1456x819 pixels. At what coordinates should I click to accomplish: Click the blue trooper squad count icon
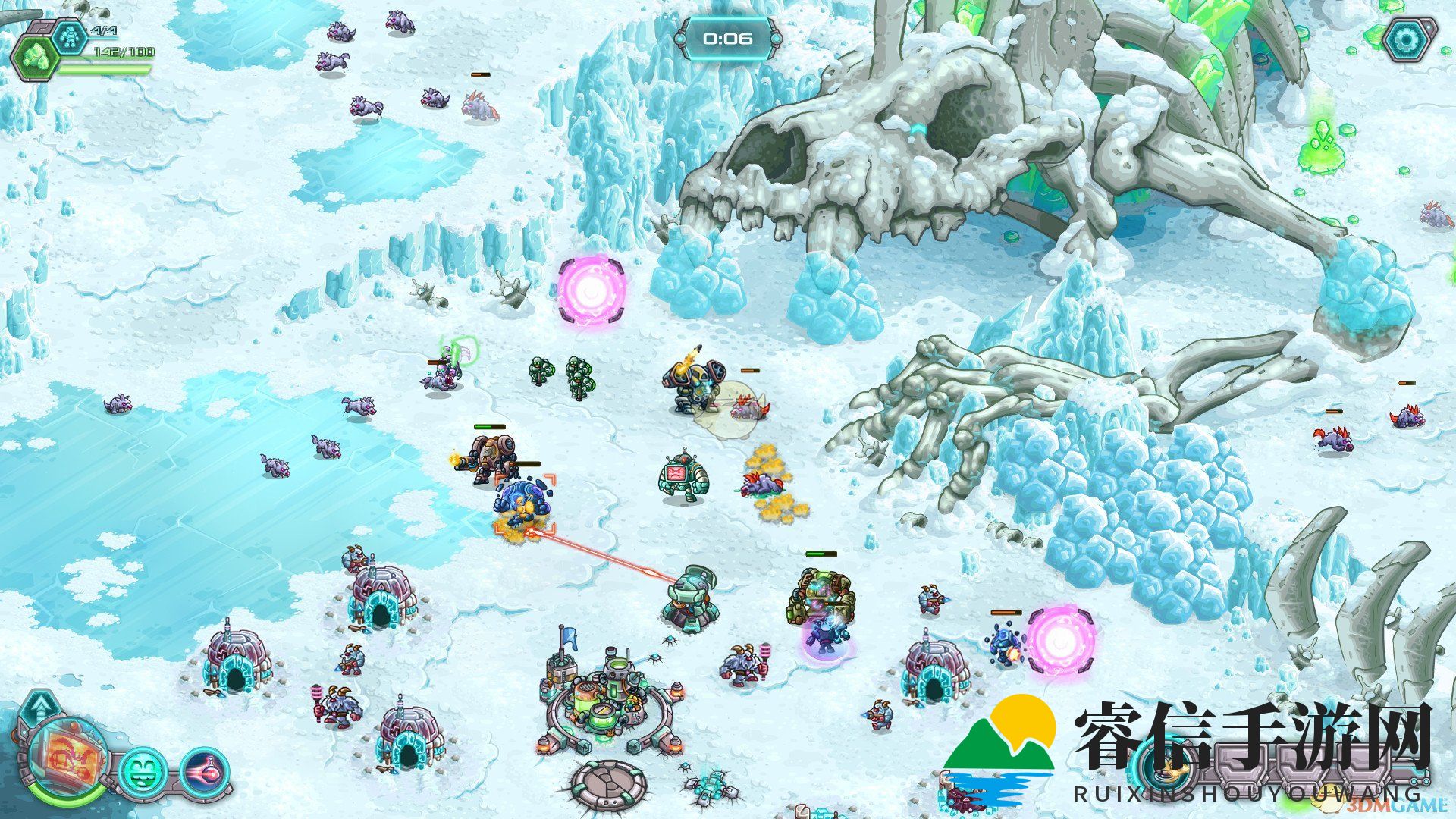pos(71,36)
